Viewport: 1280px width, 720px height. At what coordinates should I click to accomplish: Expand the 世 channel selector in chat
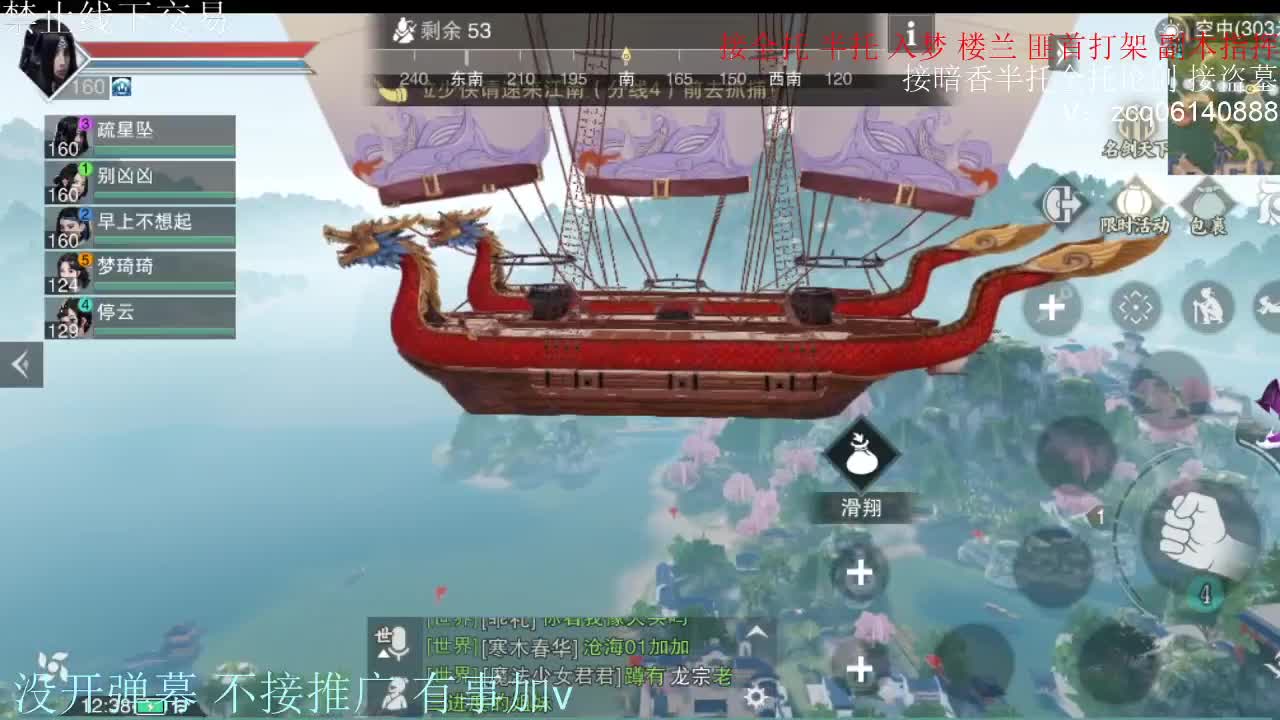click(381, 635)
